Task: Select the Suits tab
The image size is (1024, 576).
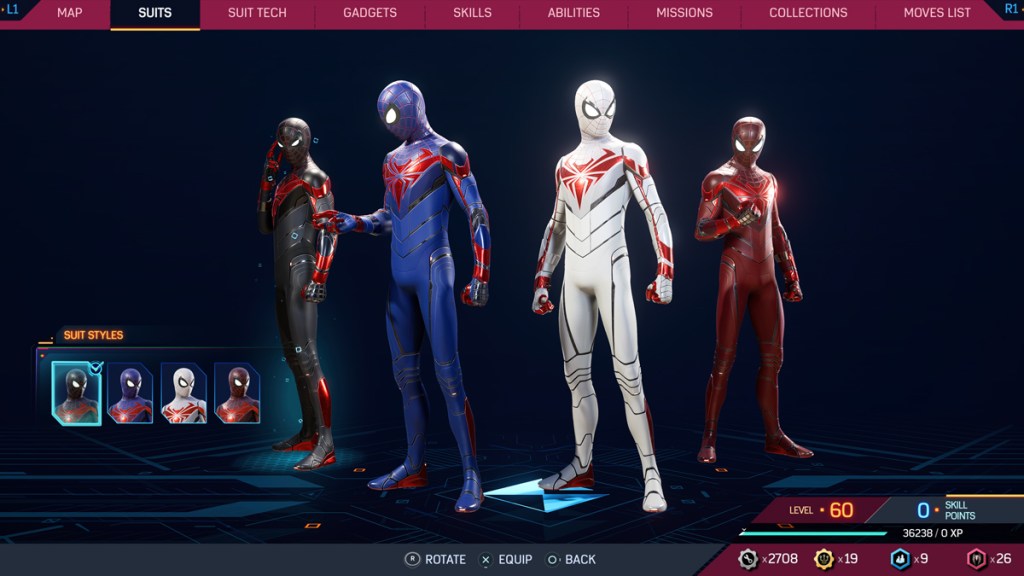Action: coord(155,13)
